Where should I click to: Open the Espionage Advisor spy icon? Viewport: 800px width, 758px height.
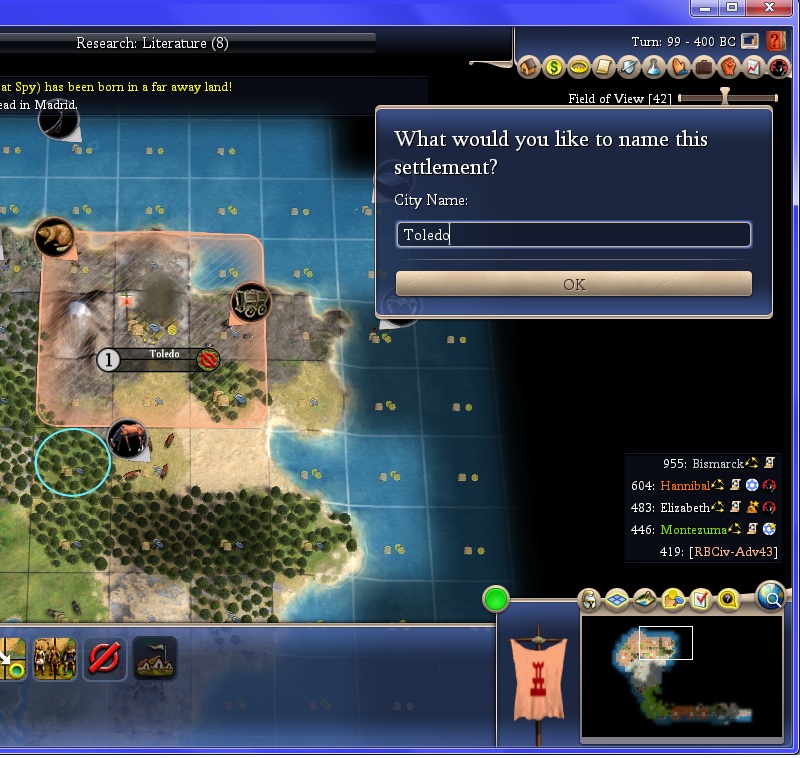778,68
